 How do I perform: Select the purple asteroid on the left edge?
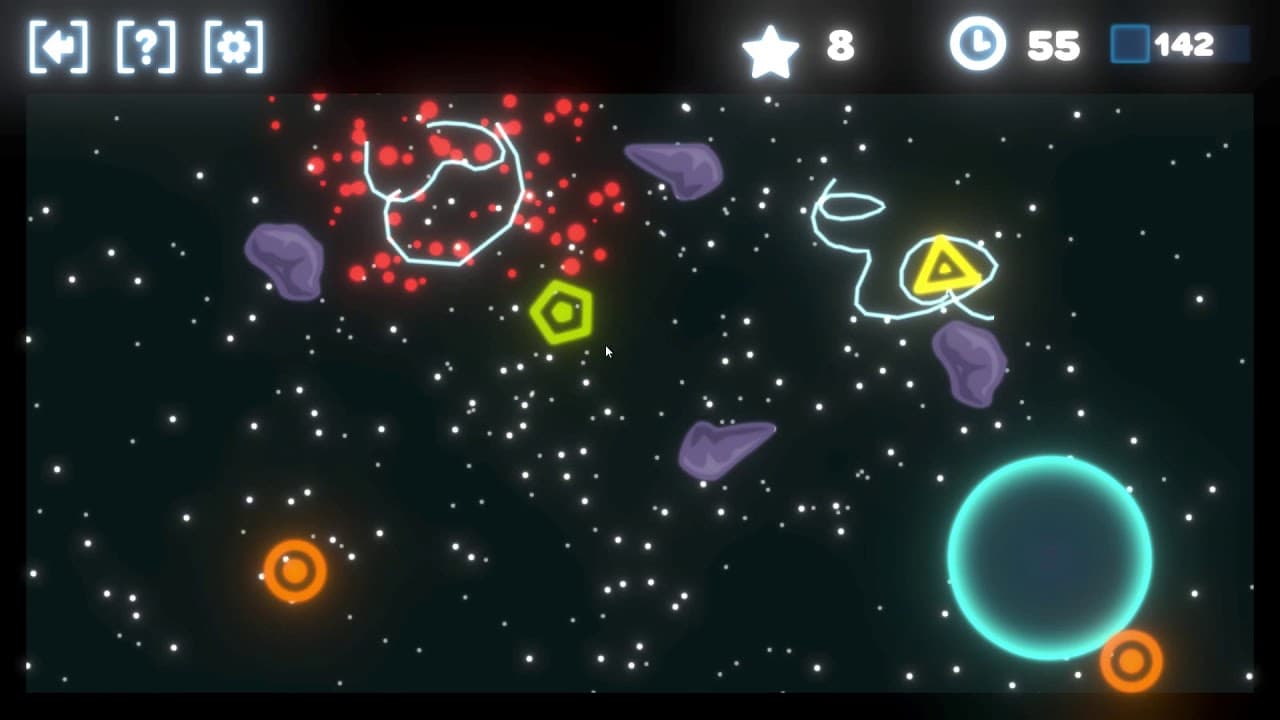click(283, 262)
